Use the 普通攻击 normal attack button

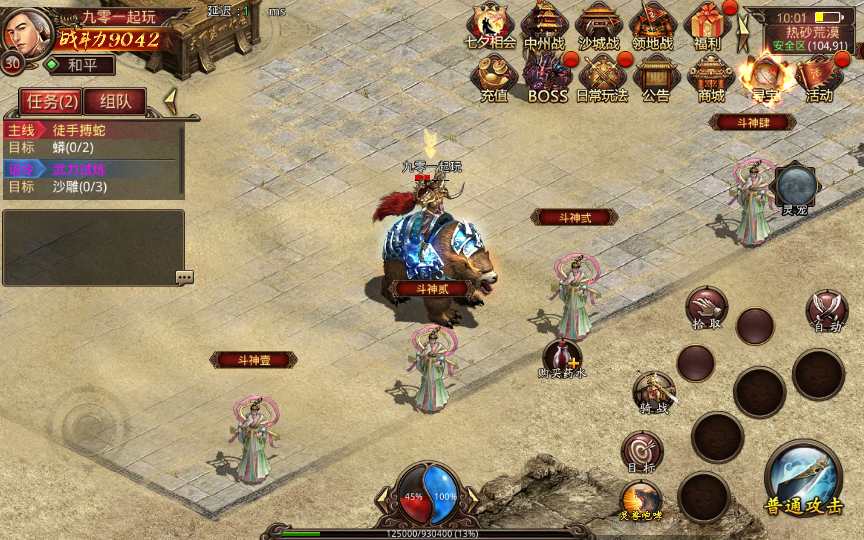point(803,477)
